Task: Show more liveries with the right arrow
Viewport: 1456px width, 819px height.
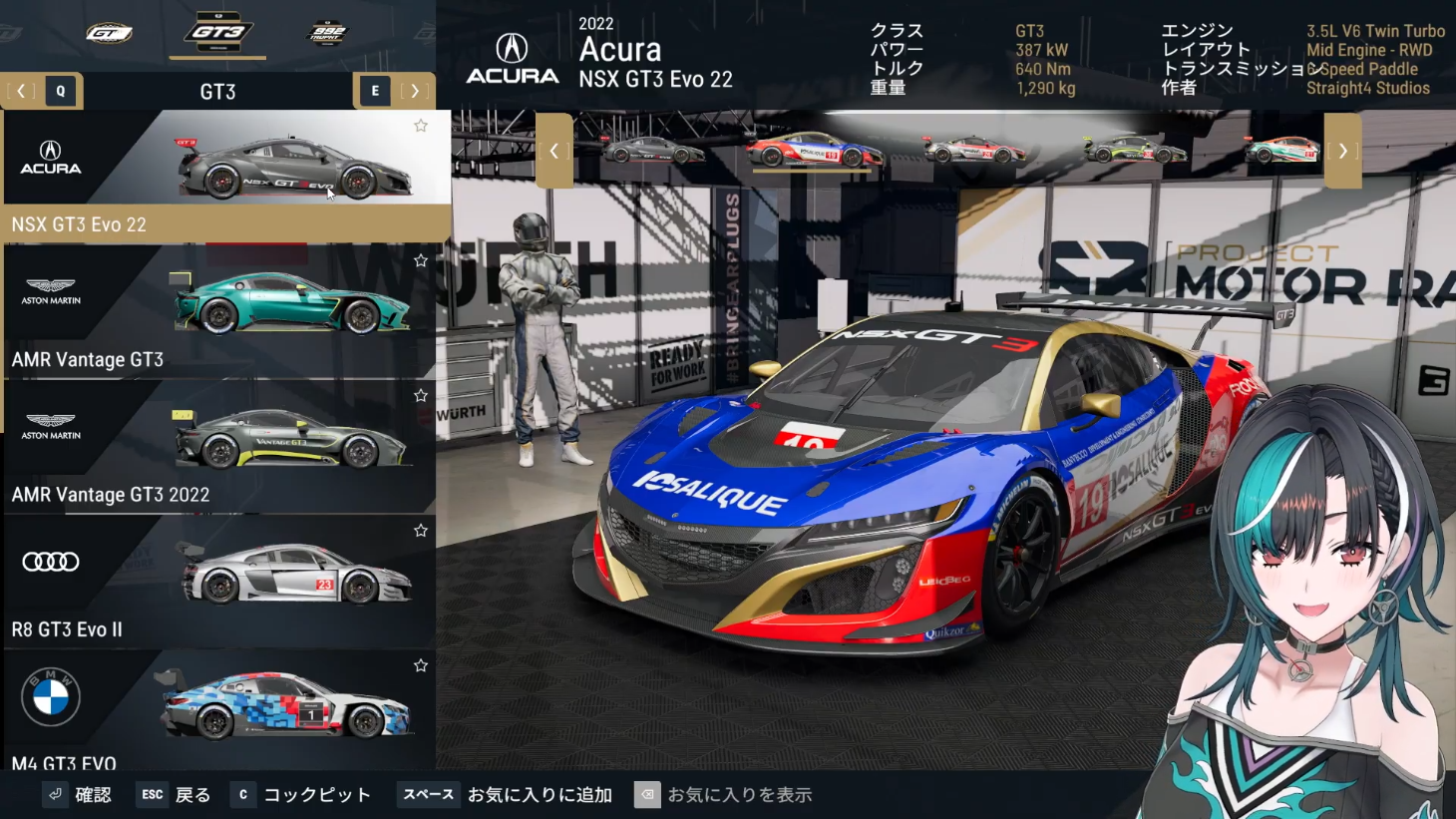Action: [x=1342, y=151]
